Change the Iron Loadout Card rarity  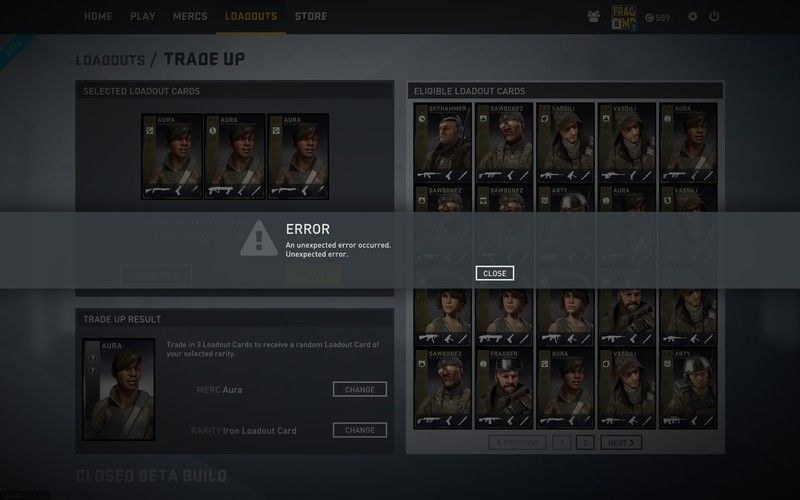tap(359, 430)
